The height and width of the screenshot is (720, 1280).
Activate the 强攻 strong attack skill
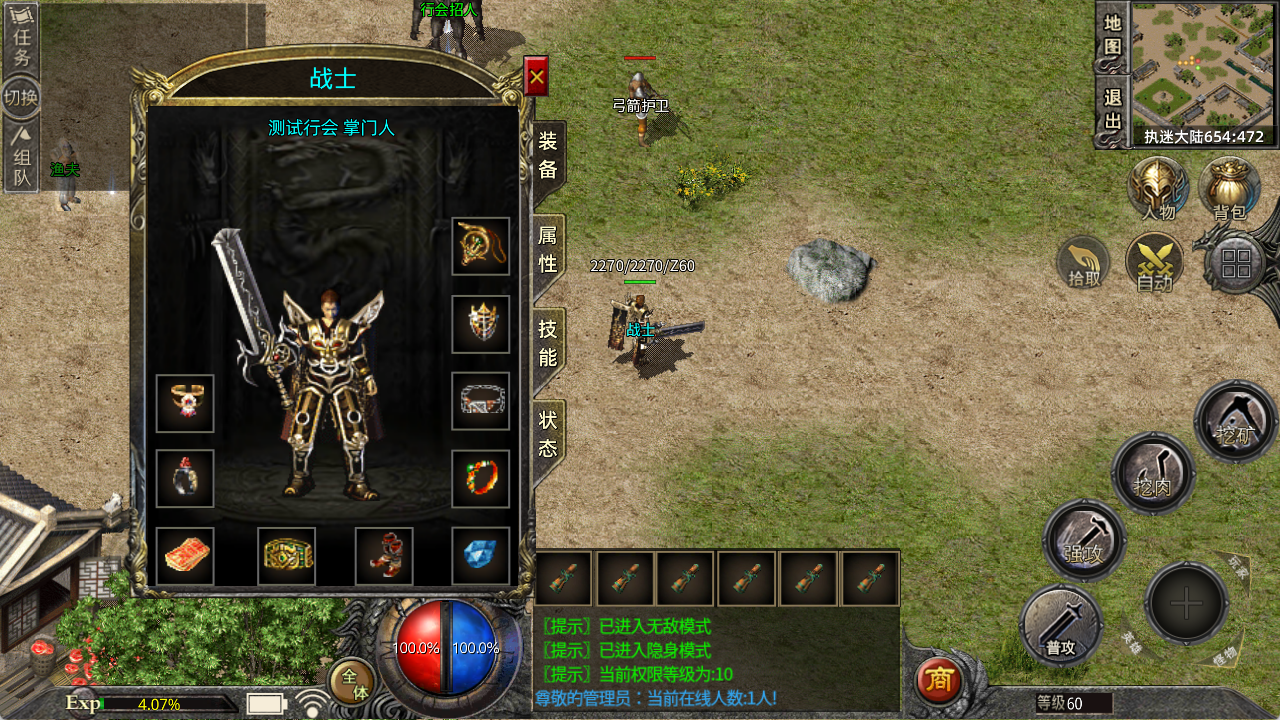(1085, 540)
